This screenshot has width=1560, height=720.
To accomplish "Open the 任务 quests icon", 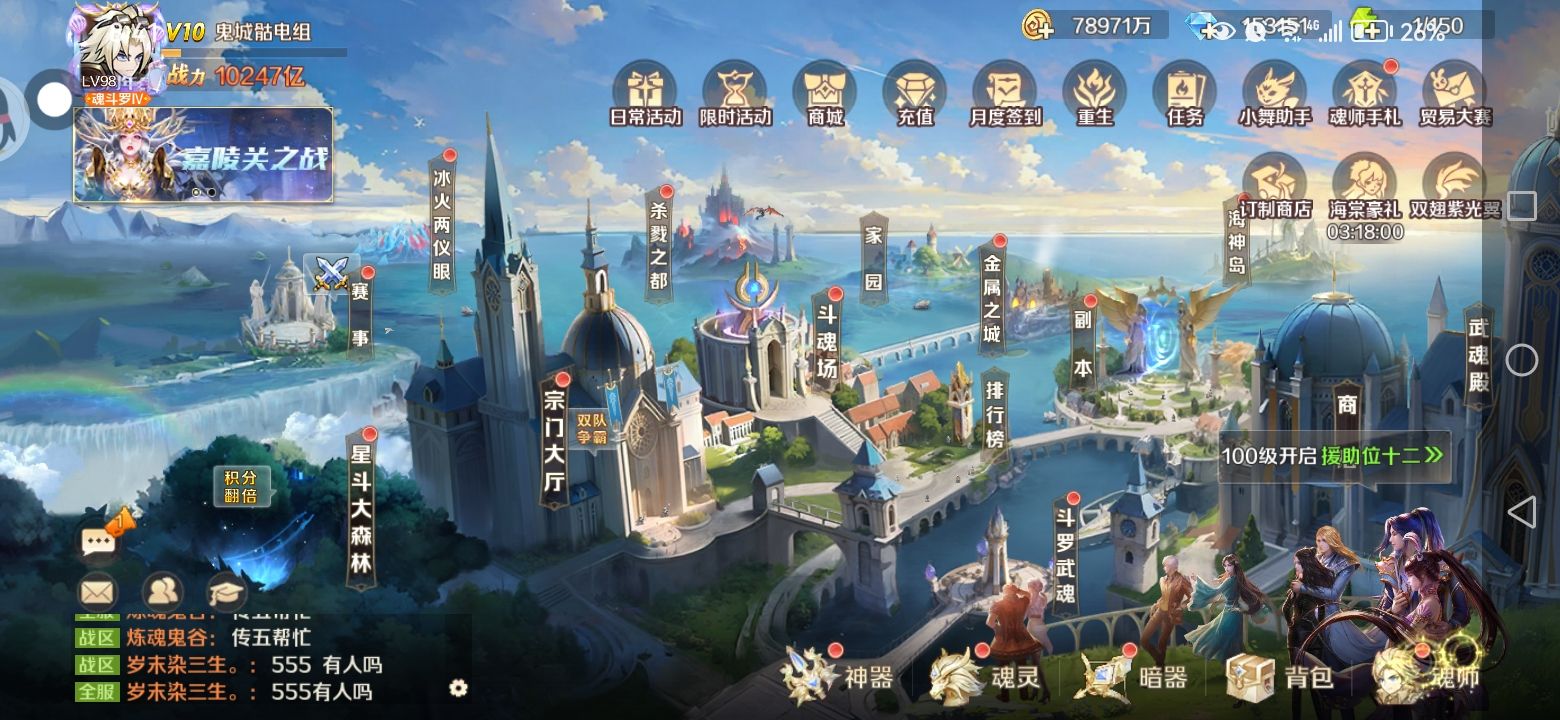I will 1185,92.
